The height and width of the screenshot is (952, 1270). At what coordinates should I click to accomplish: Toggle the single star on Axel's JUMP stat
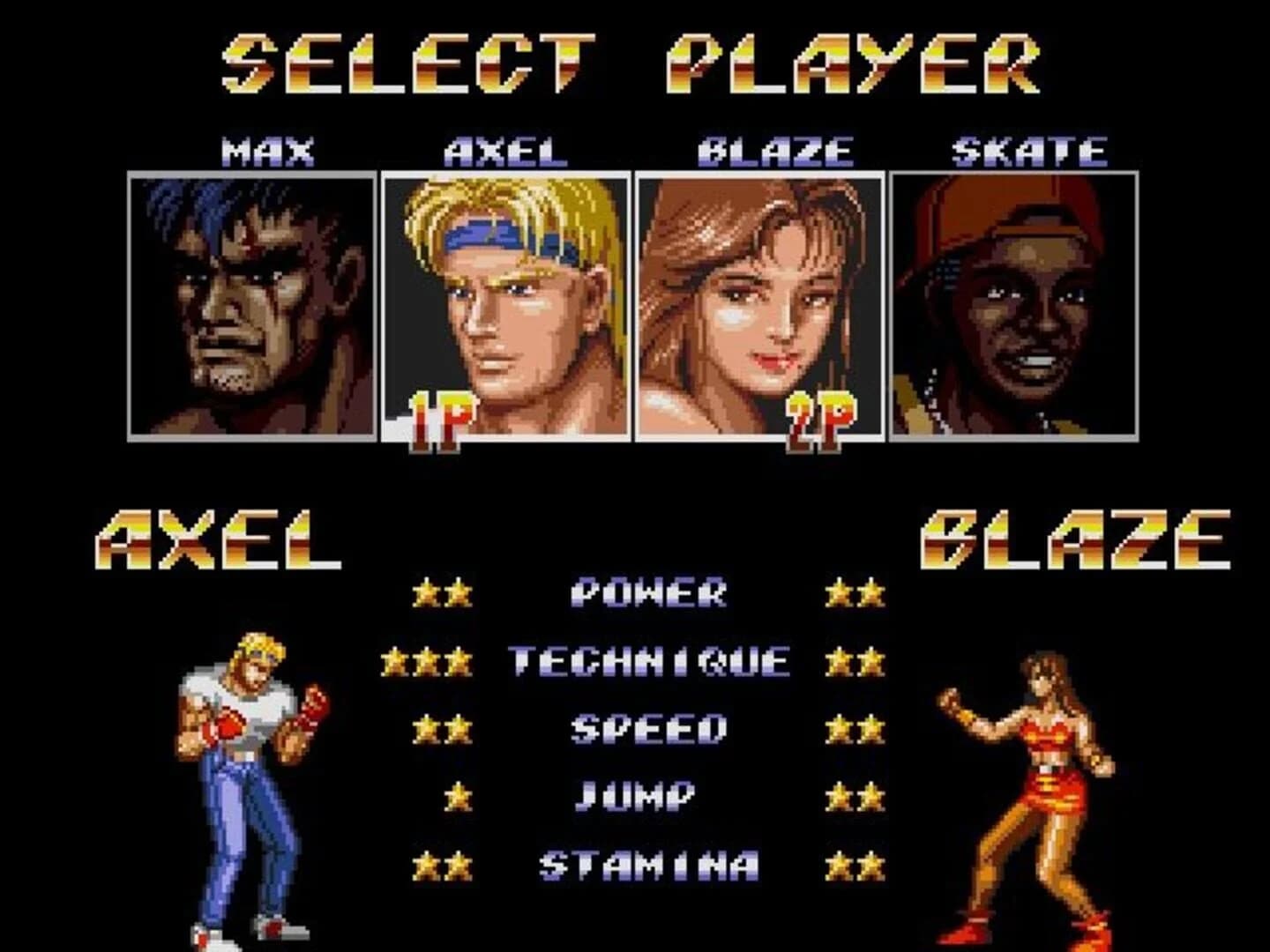pyautogui.click(x=458, y=796)
